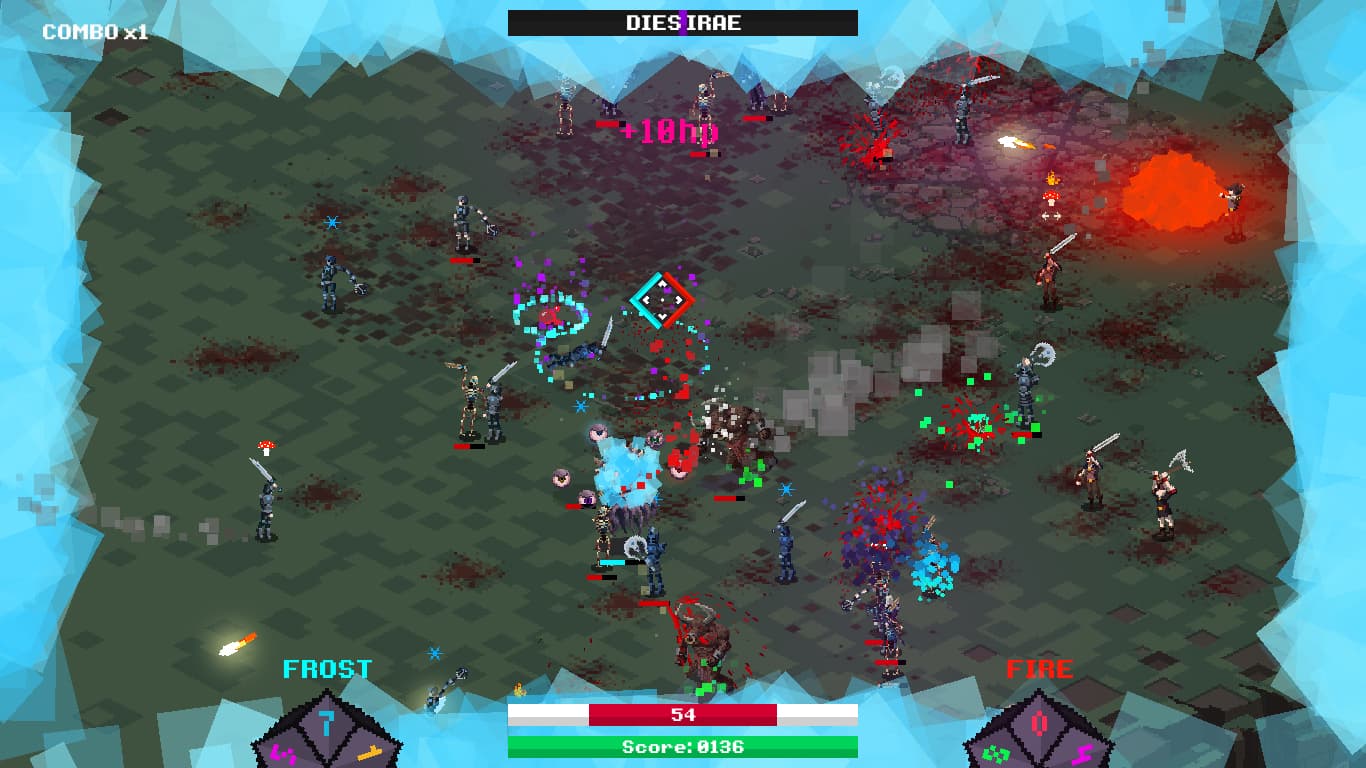This screenshot has width=1366, height=768.
Task: Click the Score: 0136 bar
Action: point(683,746)
